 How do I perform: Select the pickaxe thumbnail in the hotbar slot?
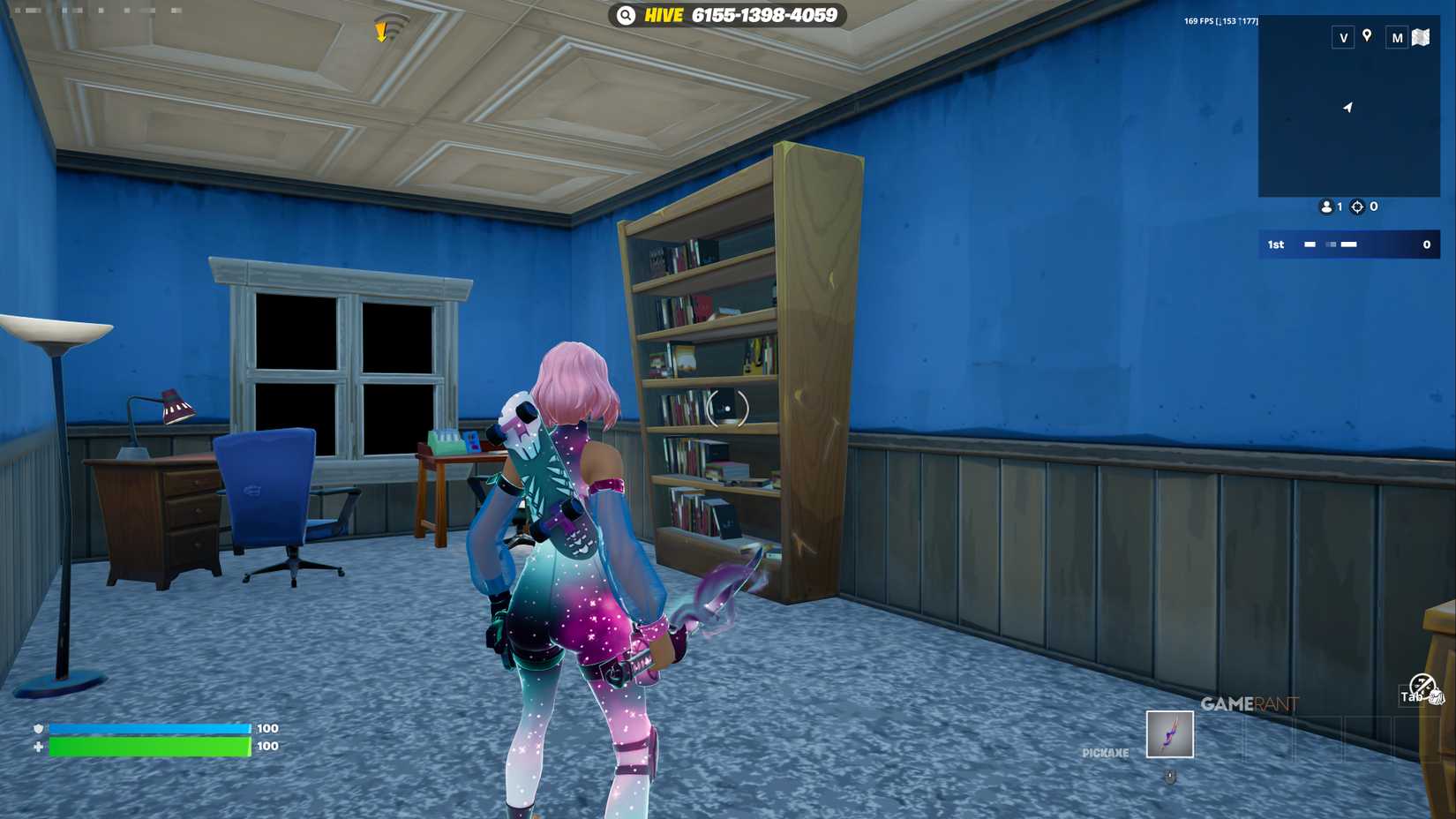tap(1170, 734)
